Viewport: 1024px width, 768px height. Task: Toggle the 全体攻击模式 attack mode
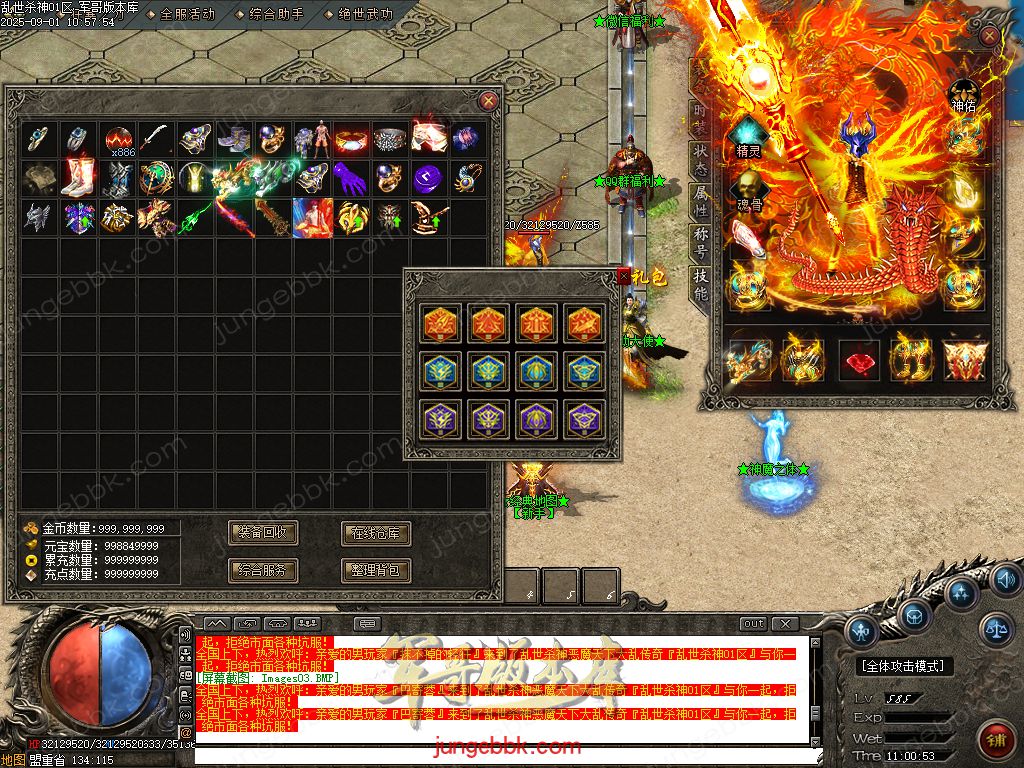coord(905,665)
